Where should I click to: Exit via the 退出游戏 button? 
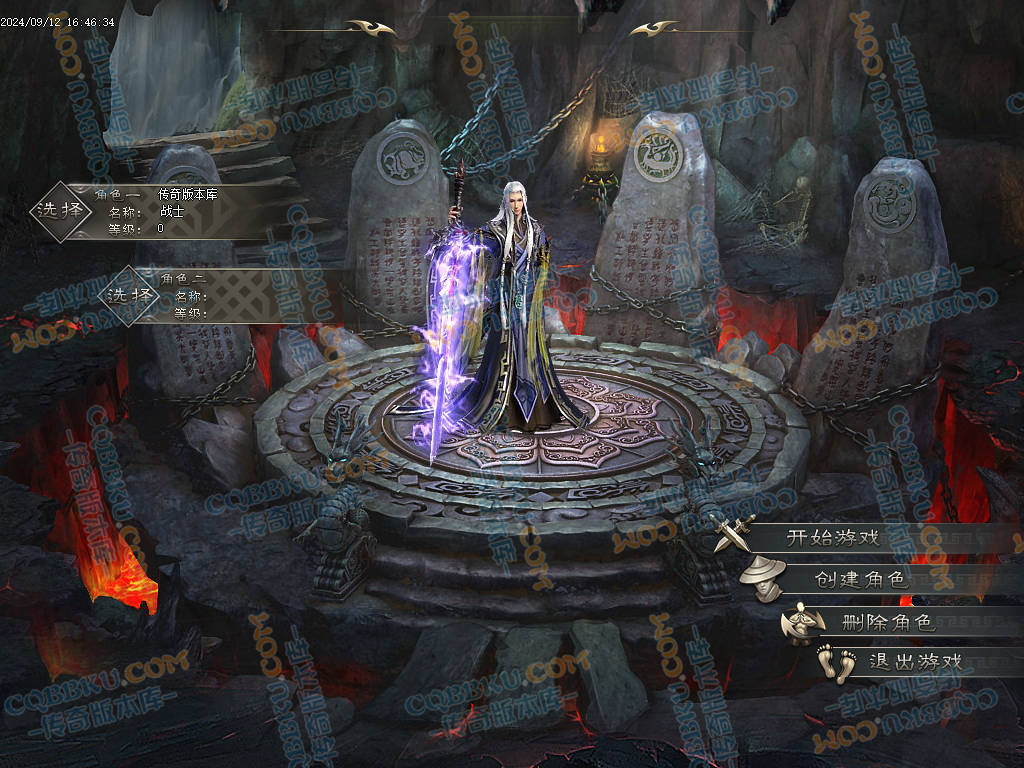[915, 661]
